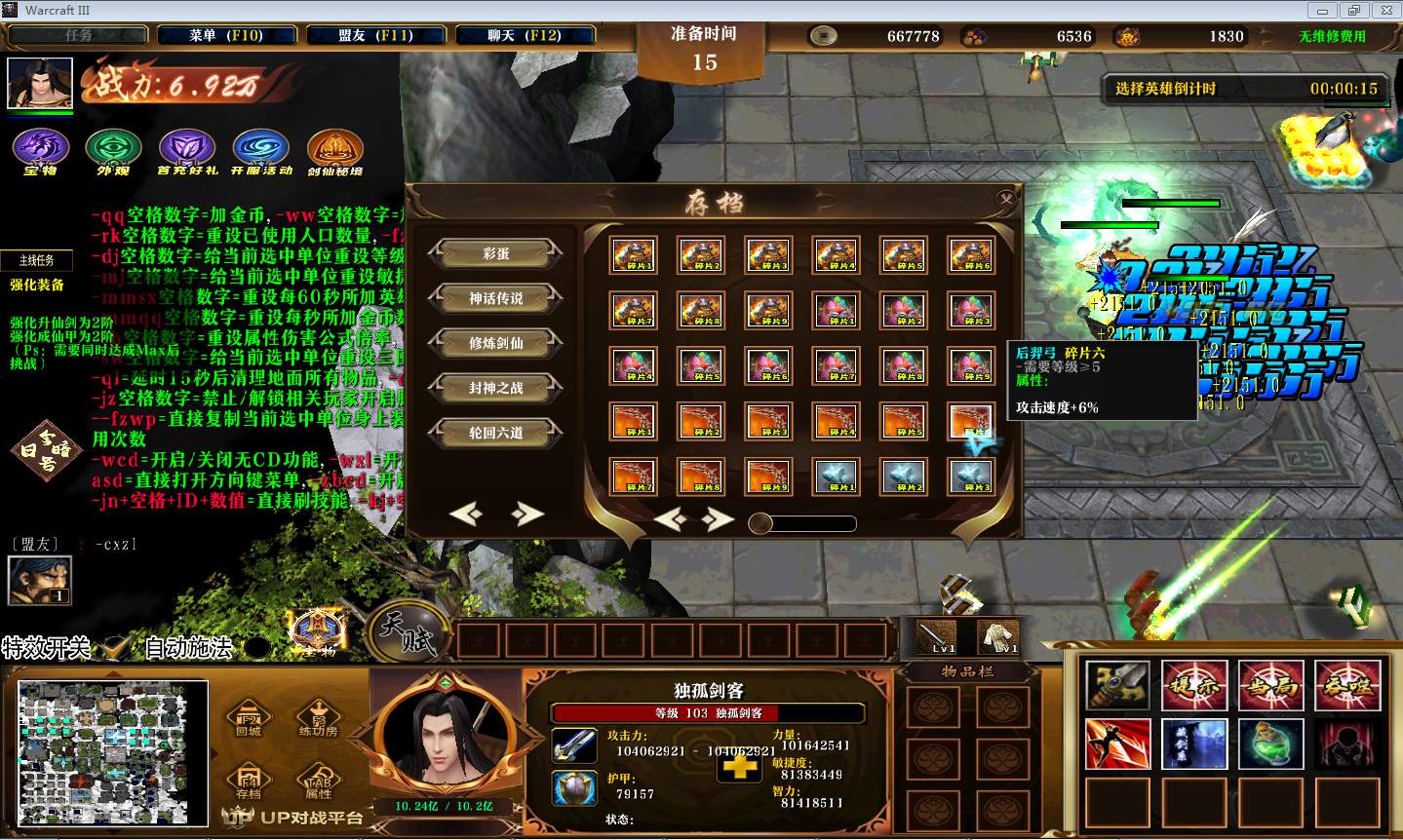Close the 存档 panel
Viewport: 1403px width, 840px height.
click(x=1005, y=199)
